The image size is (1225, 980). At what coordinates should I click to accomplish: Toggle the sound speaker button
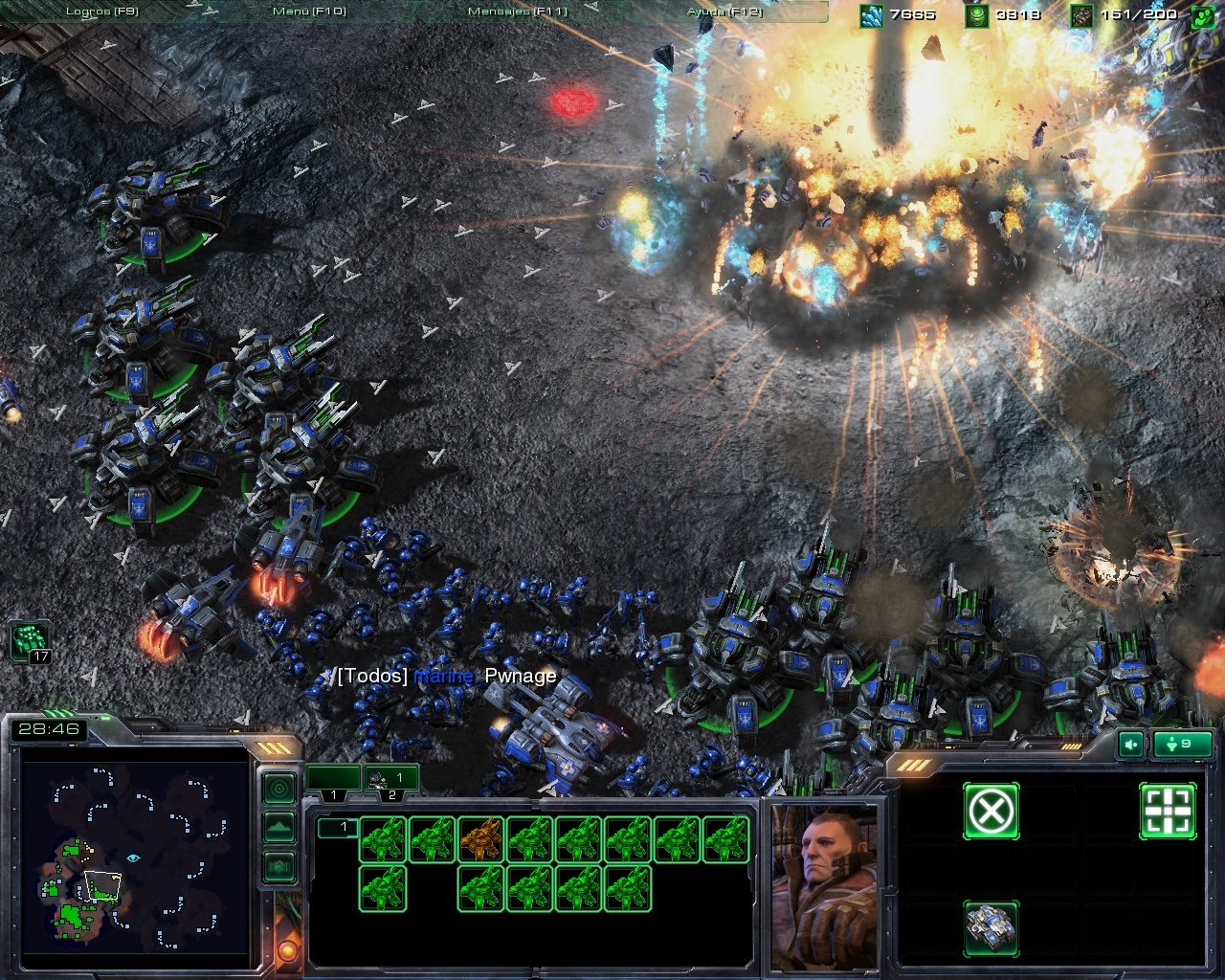(1131, 744)
